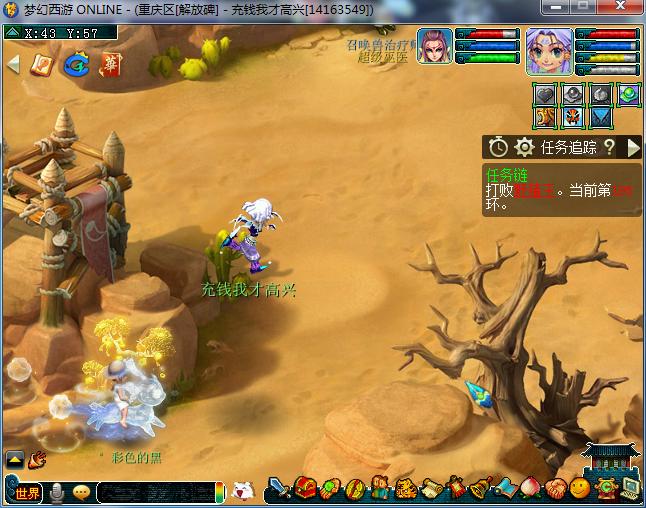Open the red 華 book icon
The image size is (646, 508).
pos(109,65)
